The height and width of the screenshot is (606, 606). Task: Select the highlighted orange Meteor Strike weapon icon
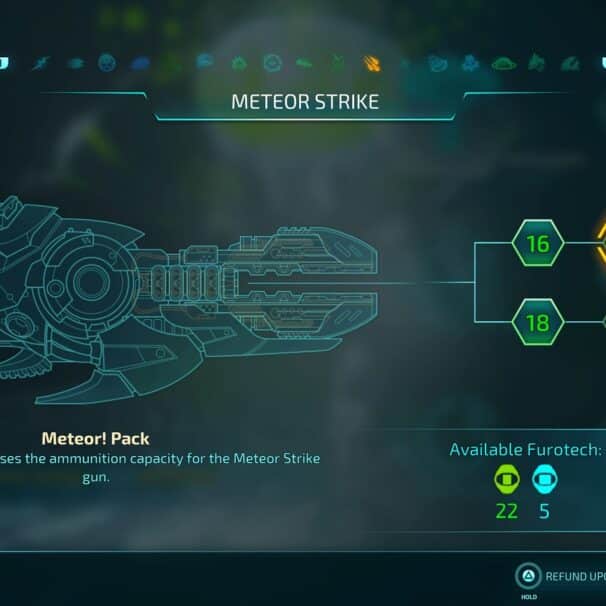tap(371, 63)
